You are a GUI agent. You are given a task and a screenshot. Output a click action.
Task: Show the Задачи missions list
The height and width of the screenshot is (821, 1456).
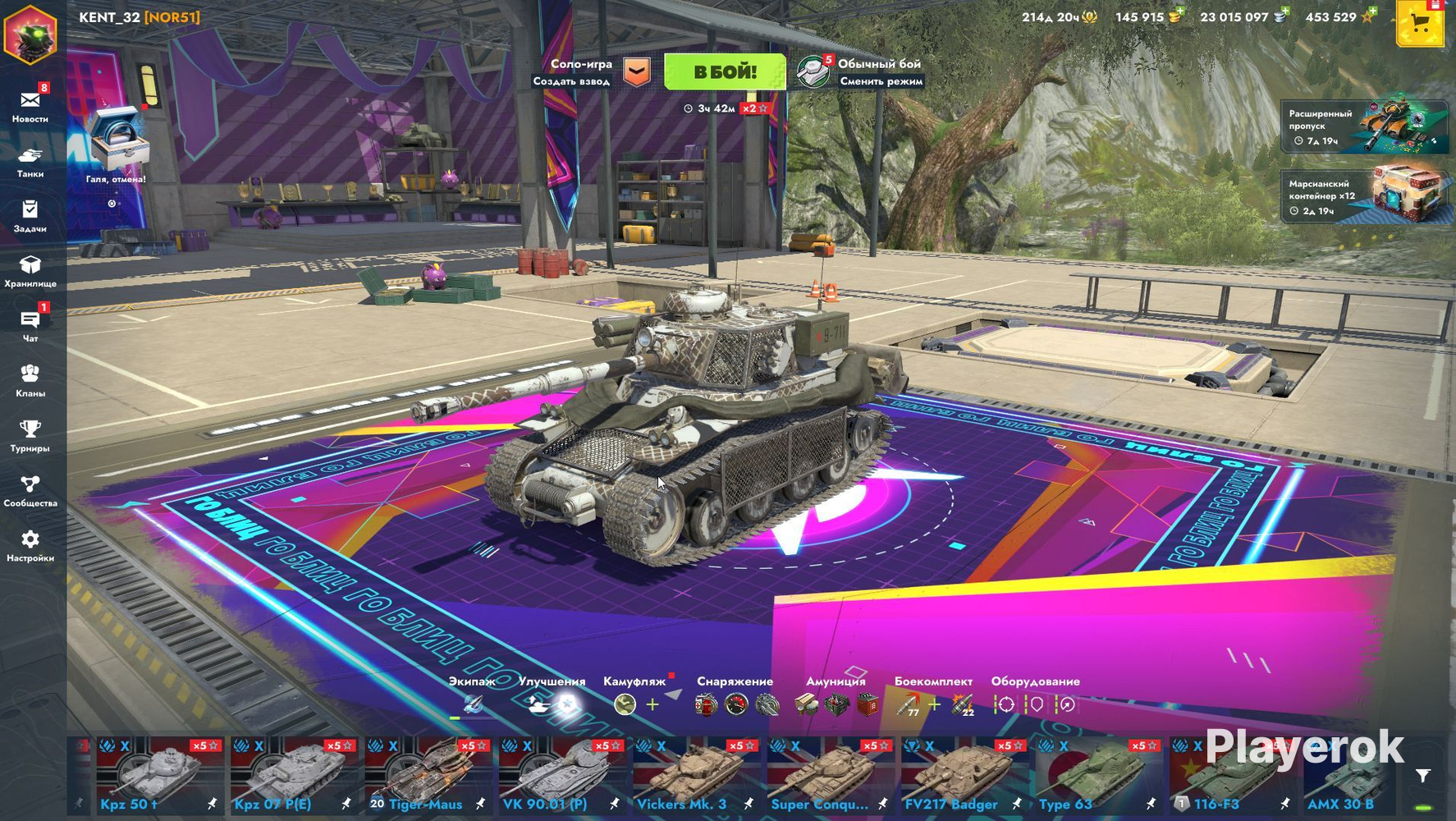(x=30, y=216)
